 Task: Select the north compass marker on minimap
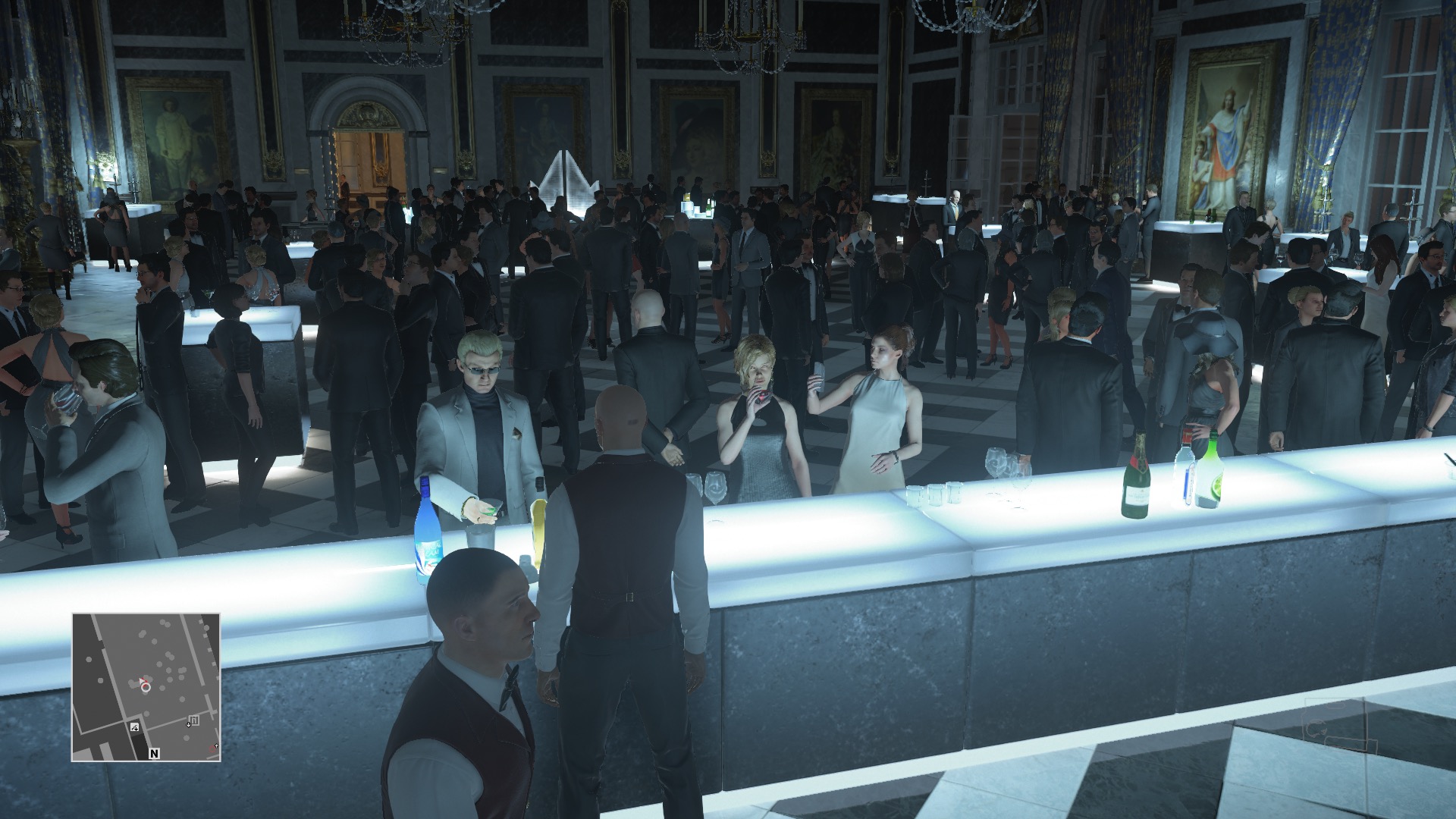155,754
